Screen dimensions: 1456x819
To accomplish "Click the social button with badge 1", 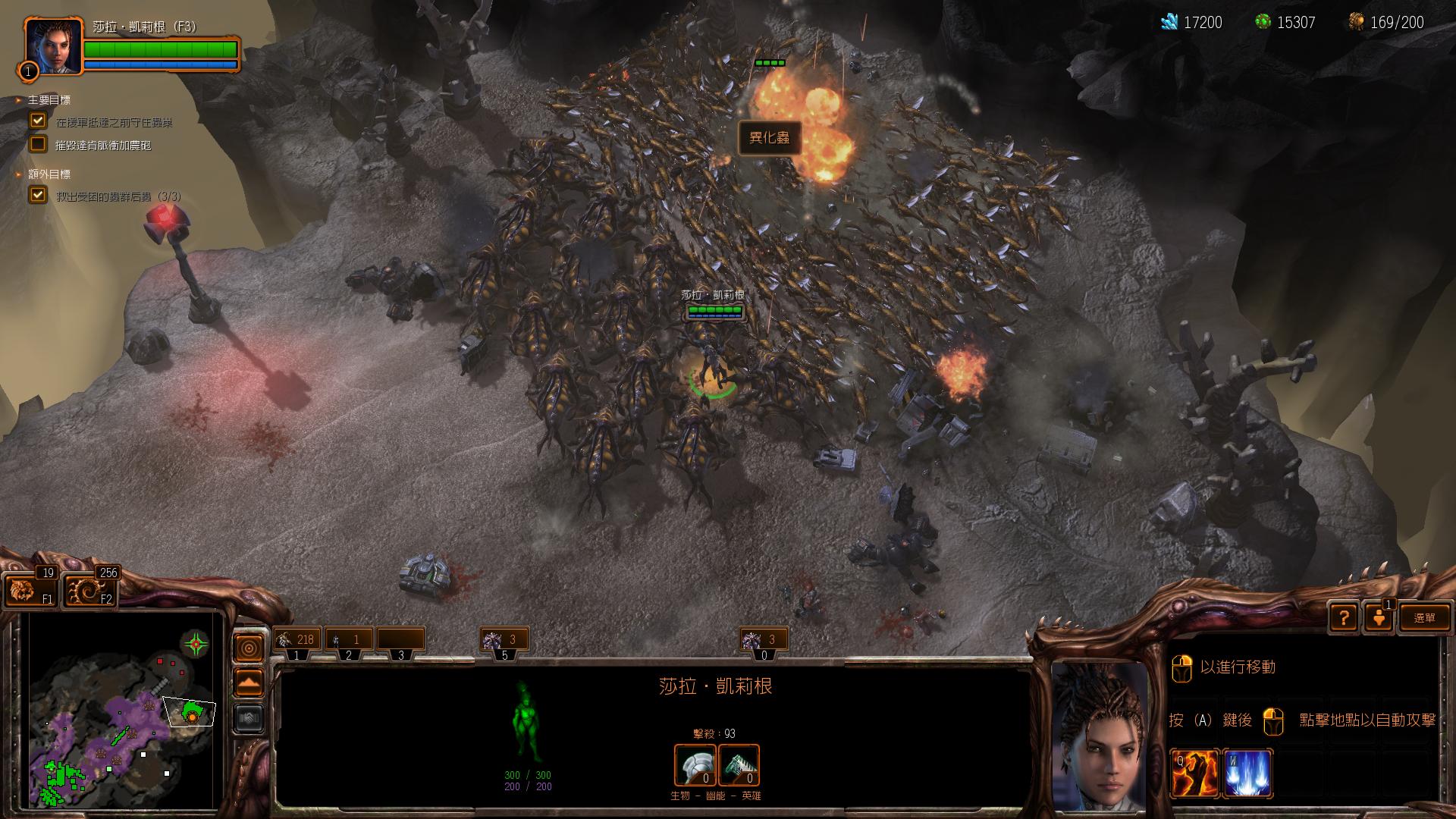I will pos(1379,617).
